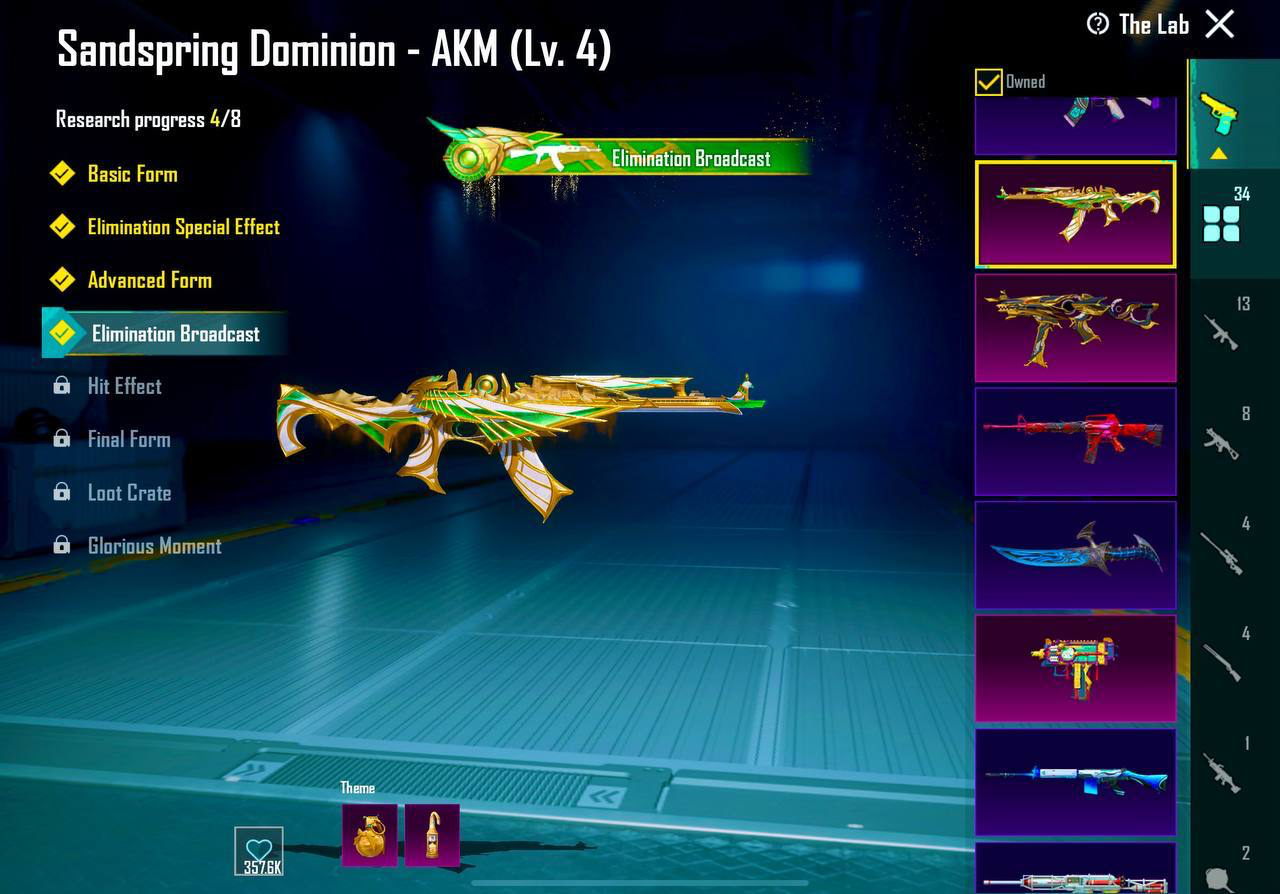View the locked Glorious Moment stage
Screen dimensions: 1280x894
[154, 546]
